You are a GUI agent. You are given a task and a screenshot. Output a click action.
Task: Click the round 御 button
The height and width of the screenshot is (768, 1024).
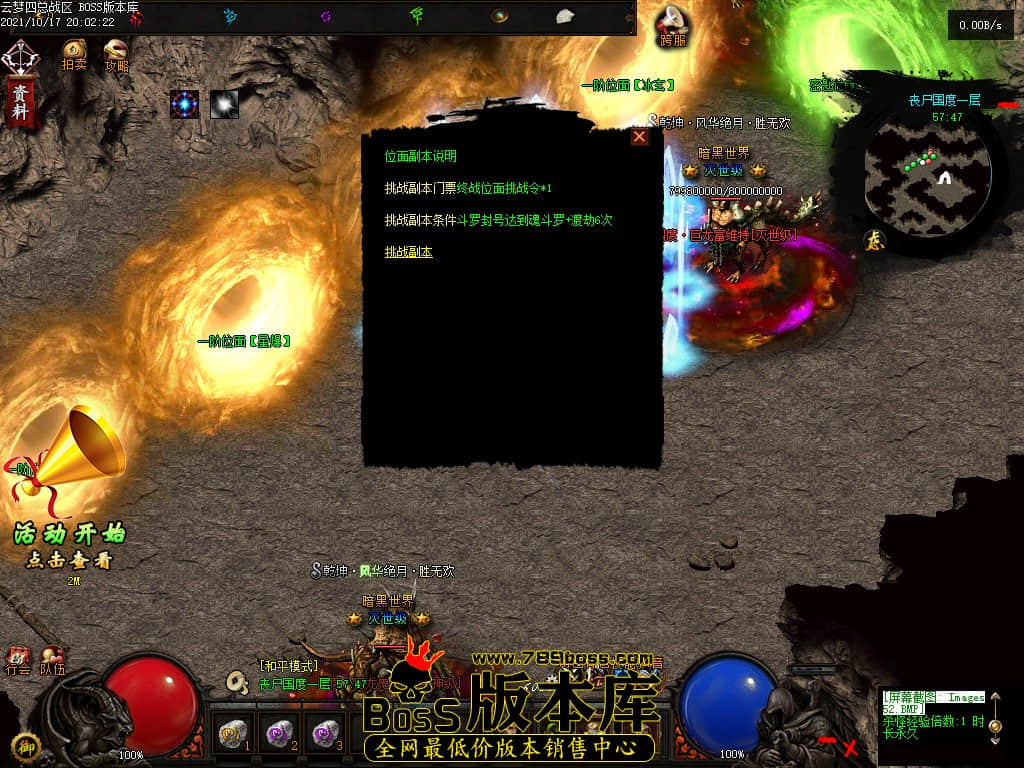click(x=25, y=747)
